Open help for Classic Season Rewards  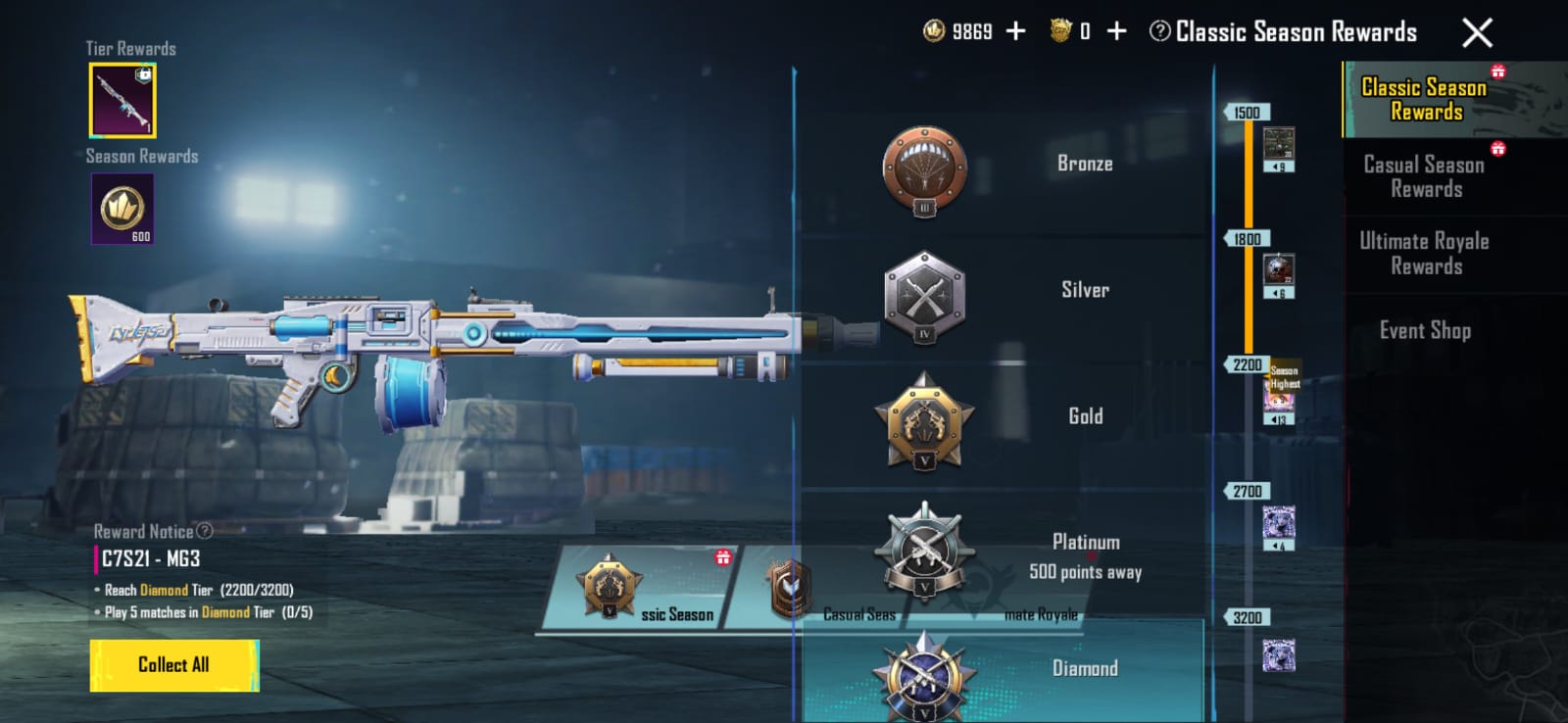pyautogui.click(x=1159, y=31)
